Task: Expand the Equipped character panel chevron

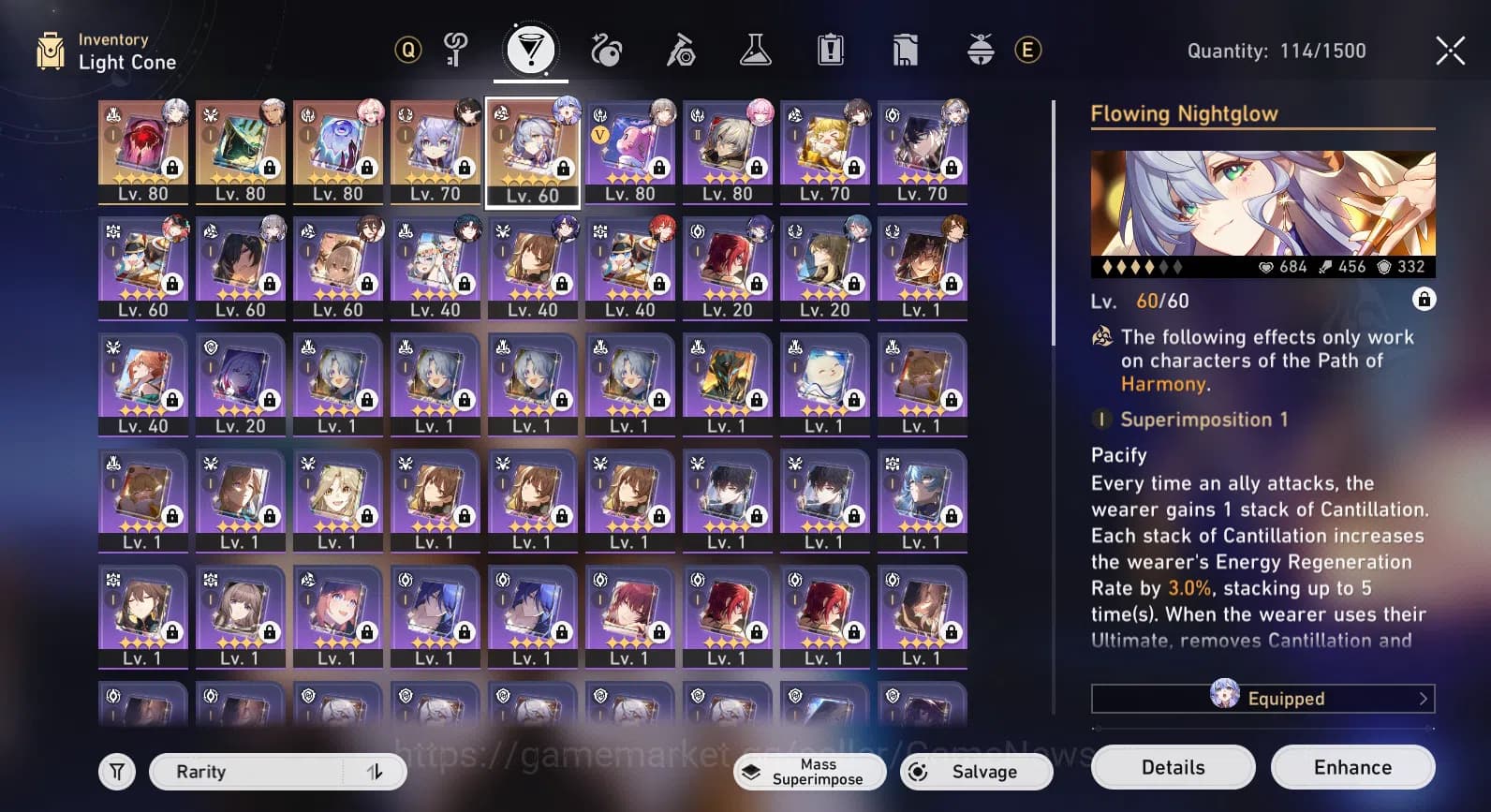Action: coord(1424,698)
